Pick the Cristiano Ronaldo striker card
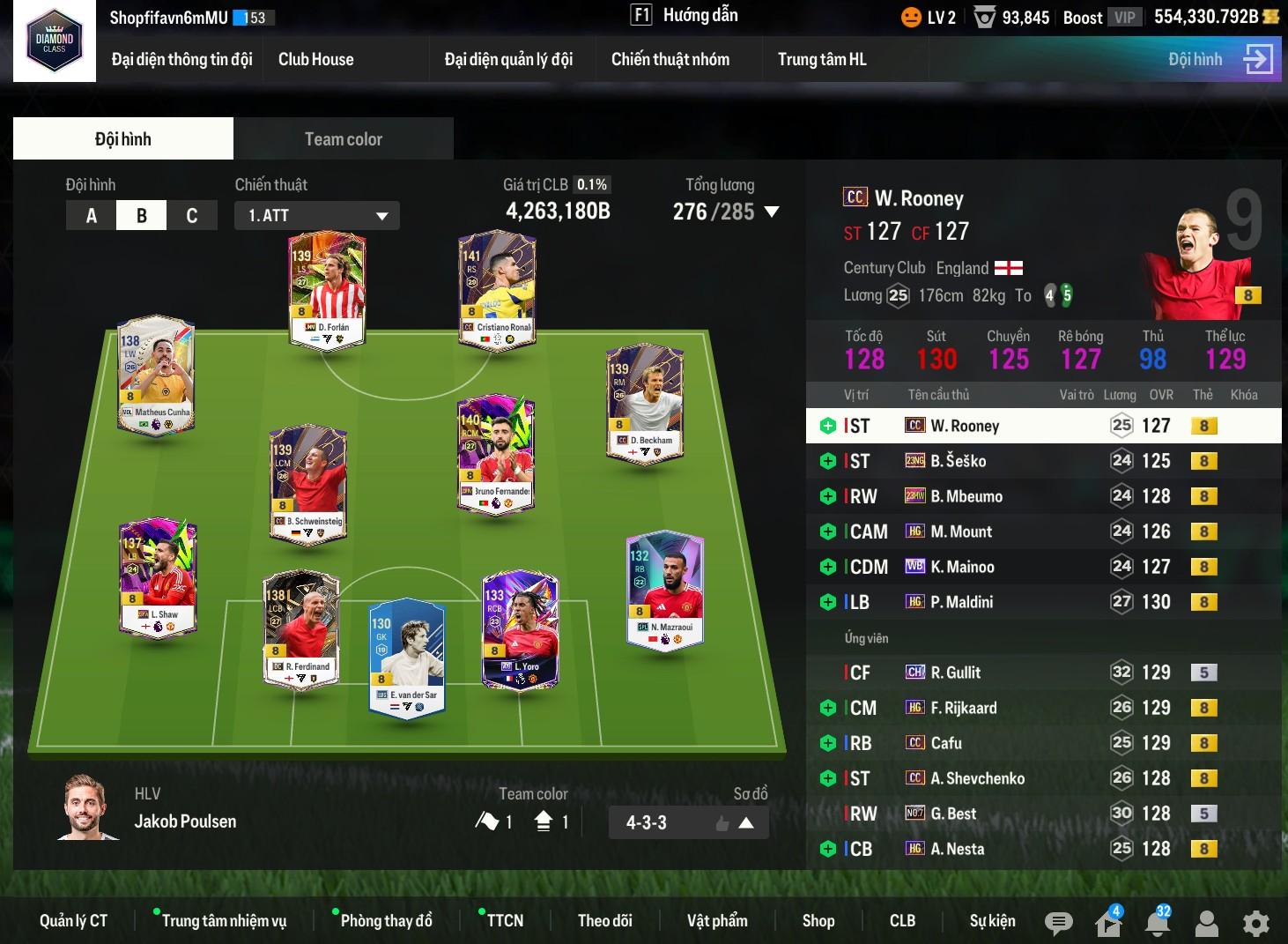The width and height of the screenshot is (1288, 944). pyautogui.click(x=497, y=291)
